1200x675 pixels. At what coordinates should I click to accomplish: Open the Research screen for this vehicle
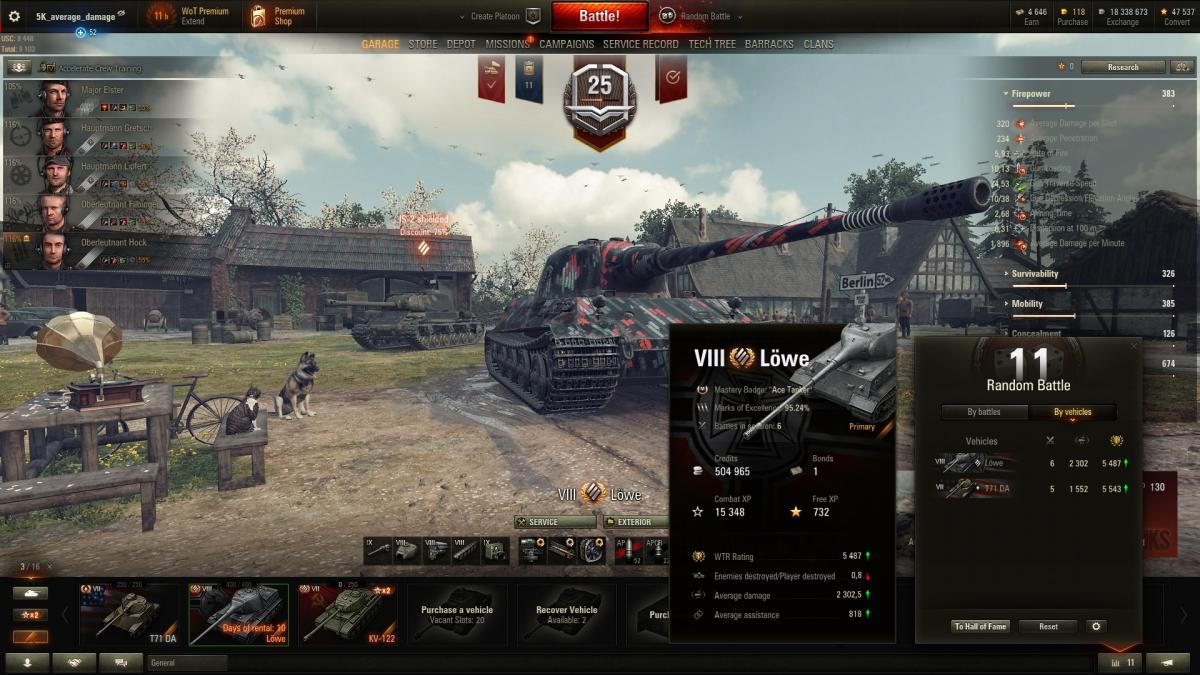coord(1123,67)
